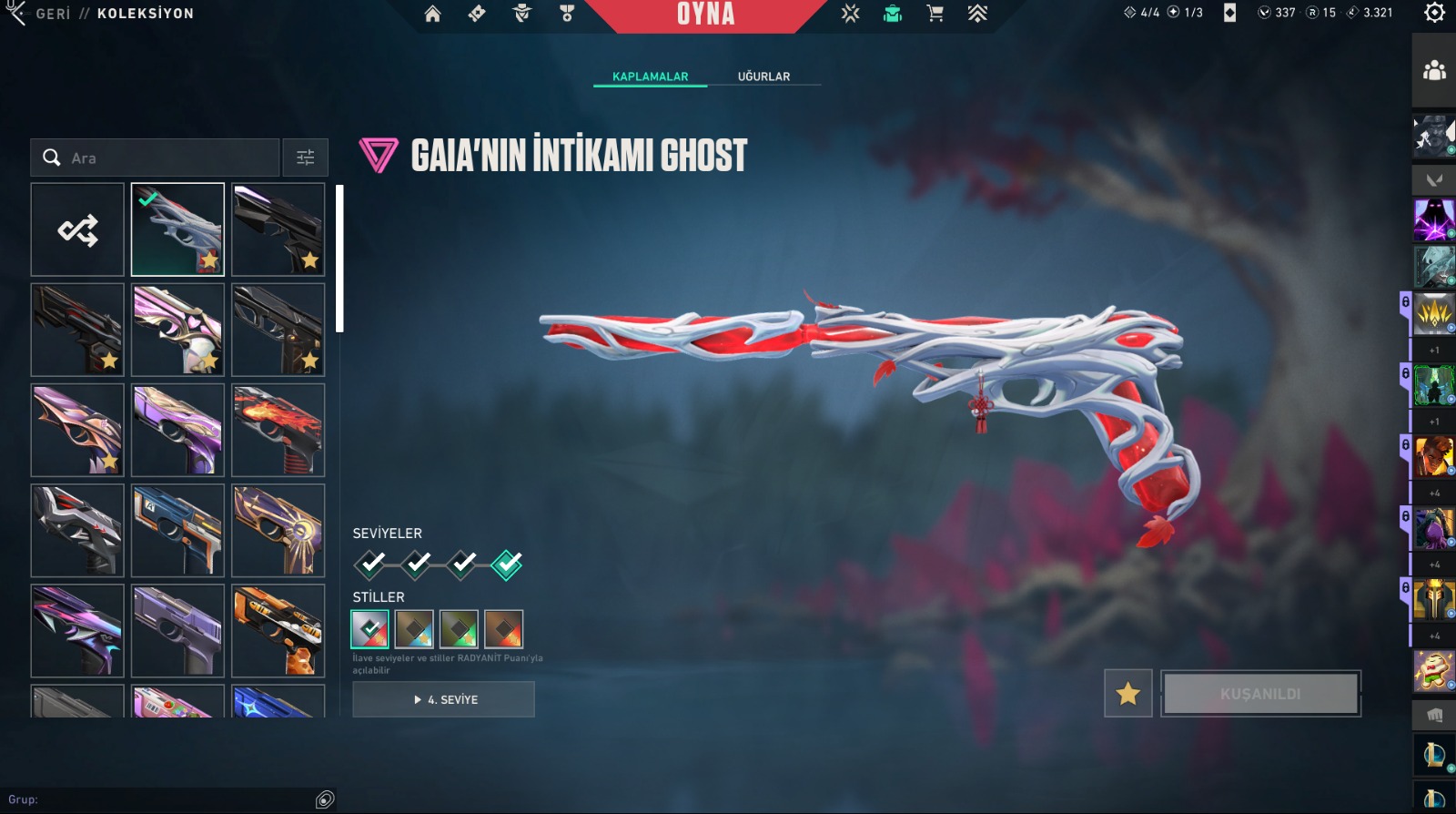Viewport: 1456px width, 814px height.
Task: Open the settings gear icon
Action: click(1434, 13)
